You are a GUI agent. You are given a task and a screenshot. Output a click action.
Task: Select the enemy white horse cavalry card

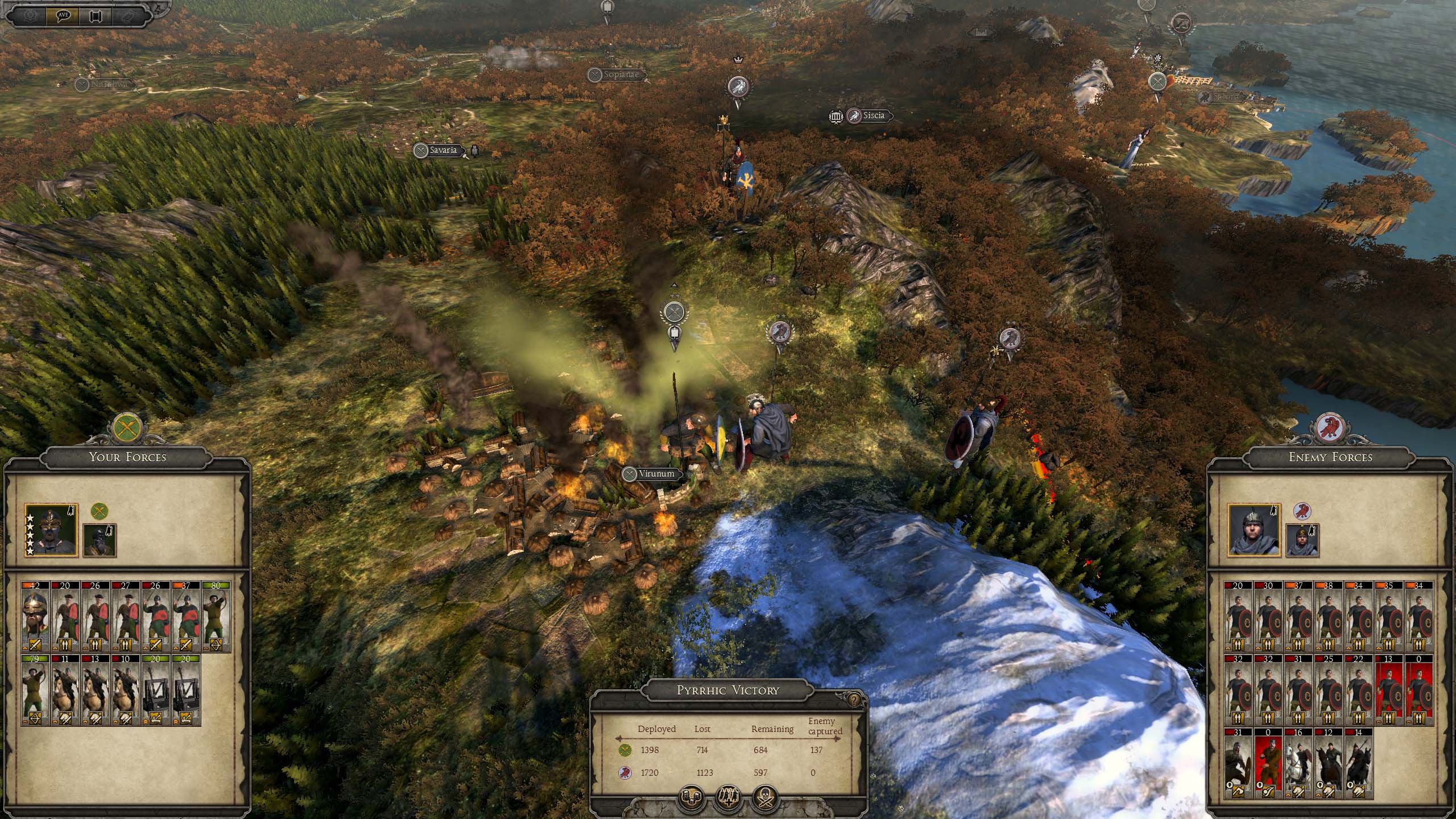tap(1298, 763)
